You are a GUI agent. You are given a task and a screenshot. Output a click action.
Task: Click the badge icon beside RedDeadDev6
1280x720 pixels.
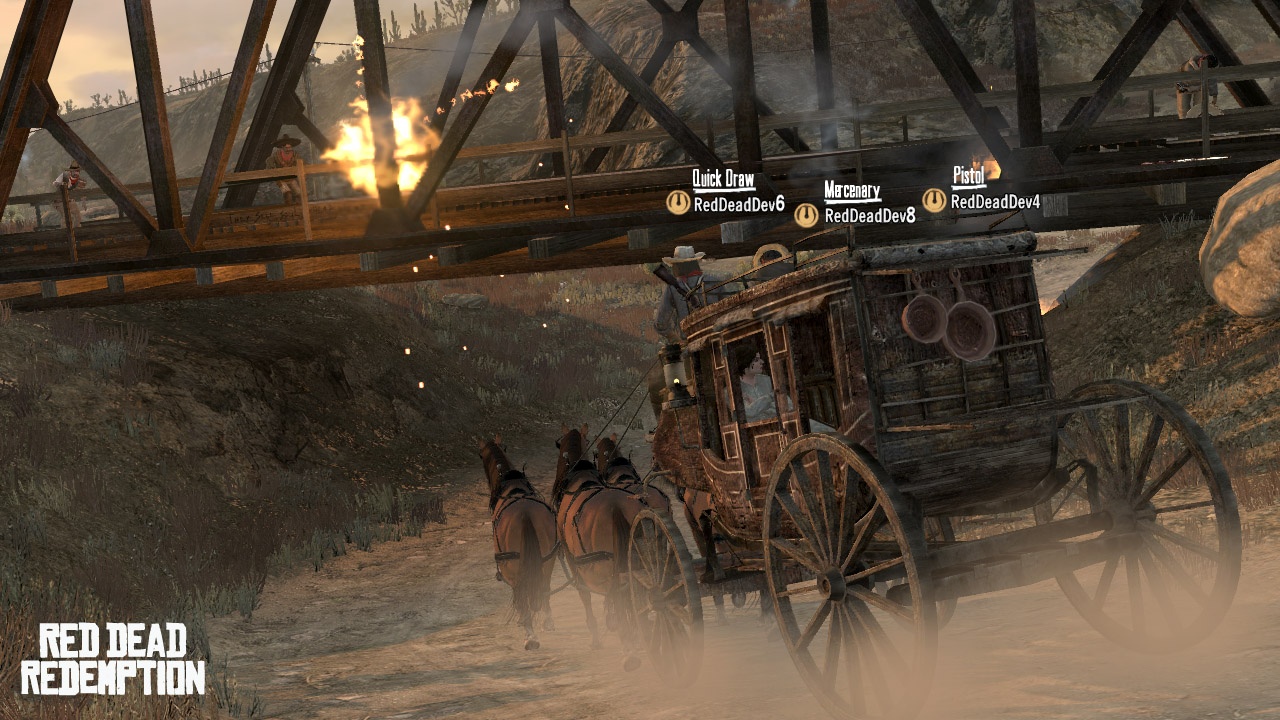pos(678,203)
